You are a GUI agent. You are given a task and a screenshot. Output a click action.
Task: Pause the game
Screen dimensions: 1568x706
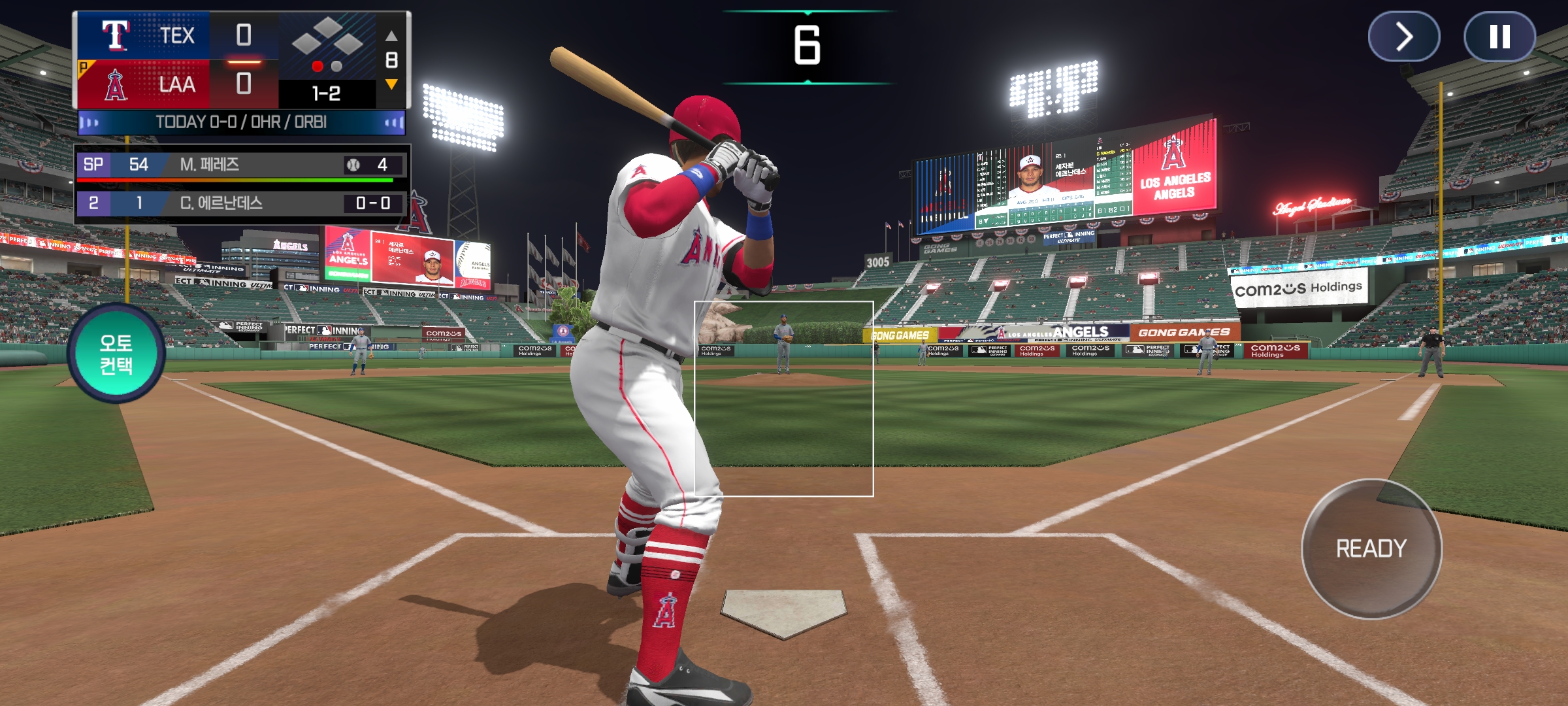(x=1499, y=37)
